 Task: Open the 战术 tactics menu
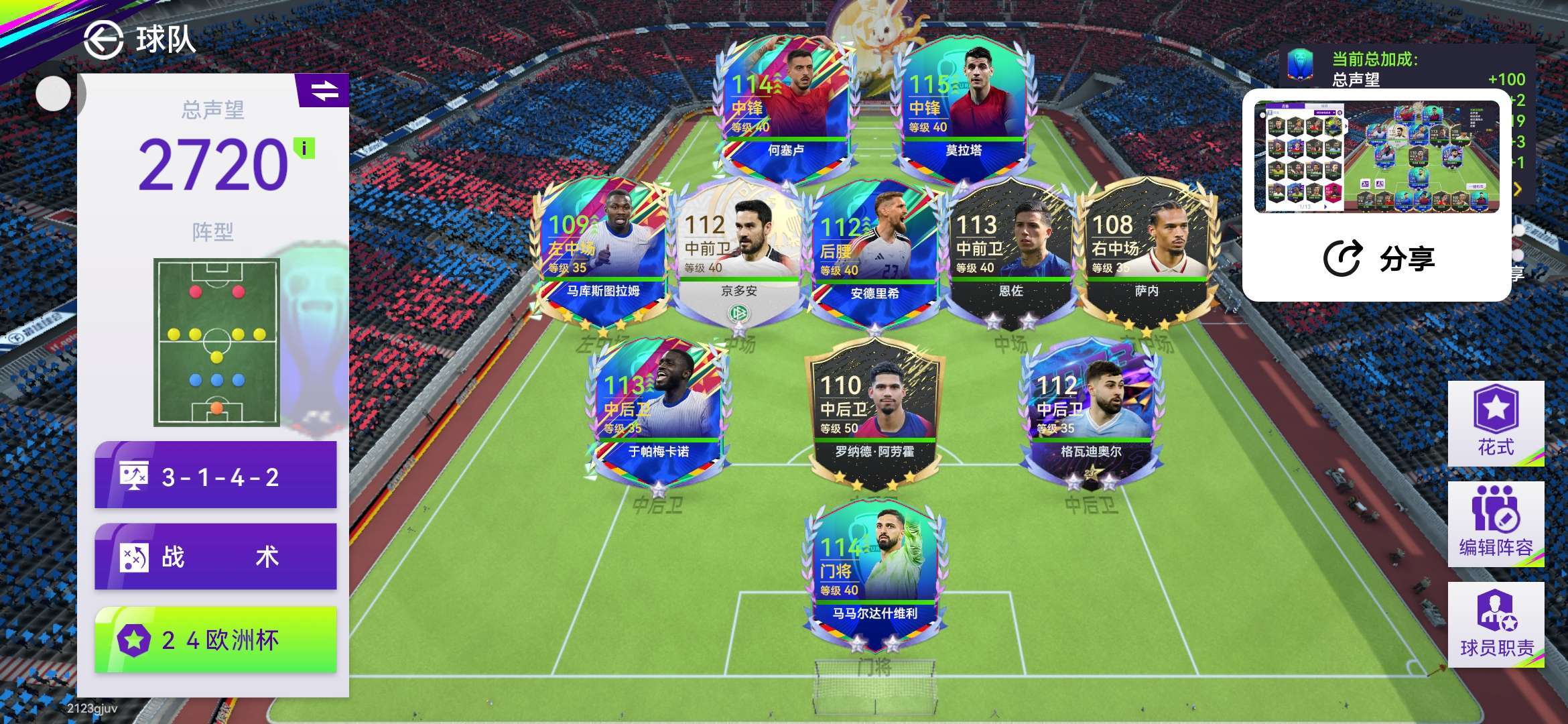(x=216, y=556)
